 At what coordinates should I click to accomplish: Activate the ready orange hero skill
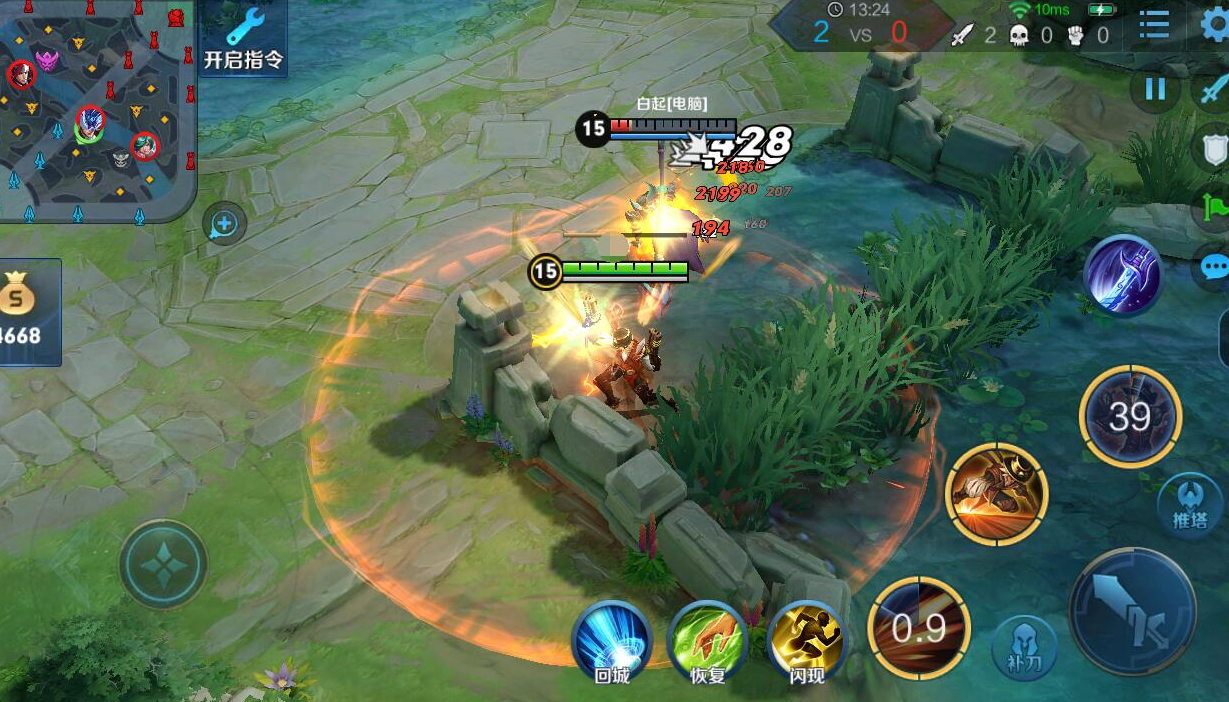point(996,494)
